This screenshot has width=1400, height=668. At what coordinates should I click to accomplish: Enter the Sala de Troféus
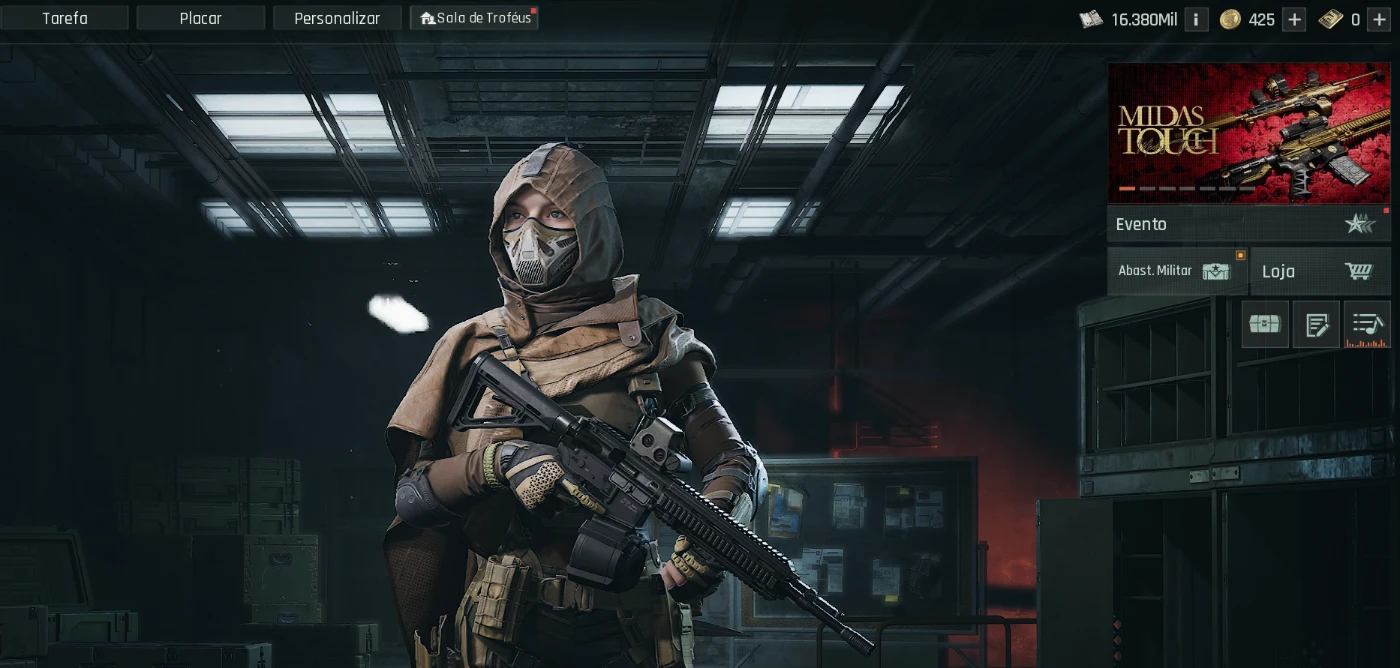click(x=474, y=18)
